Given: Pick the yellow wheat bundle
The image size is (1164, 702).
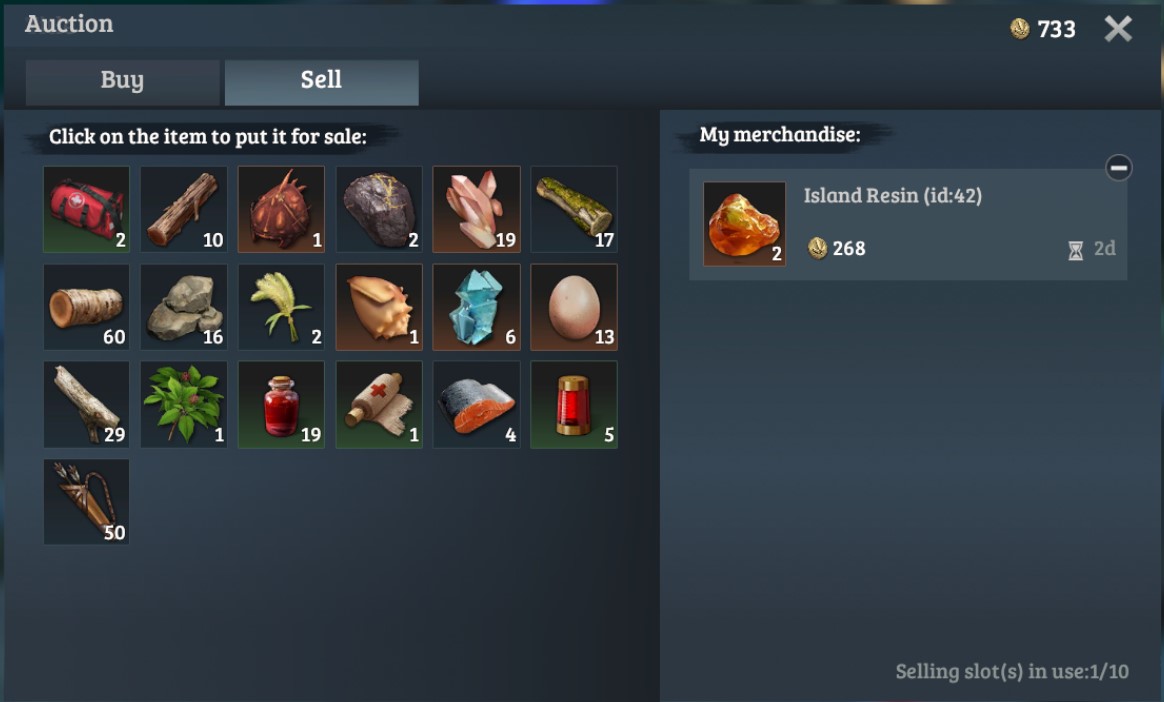Looking at the screenshot, I should click(x=281, y=307).
